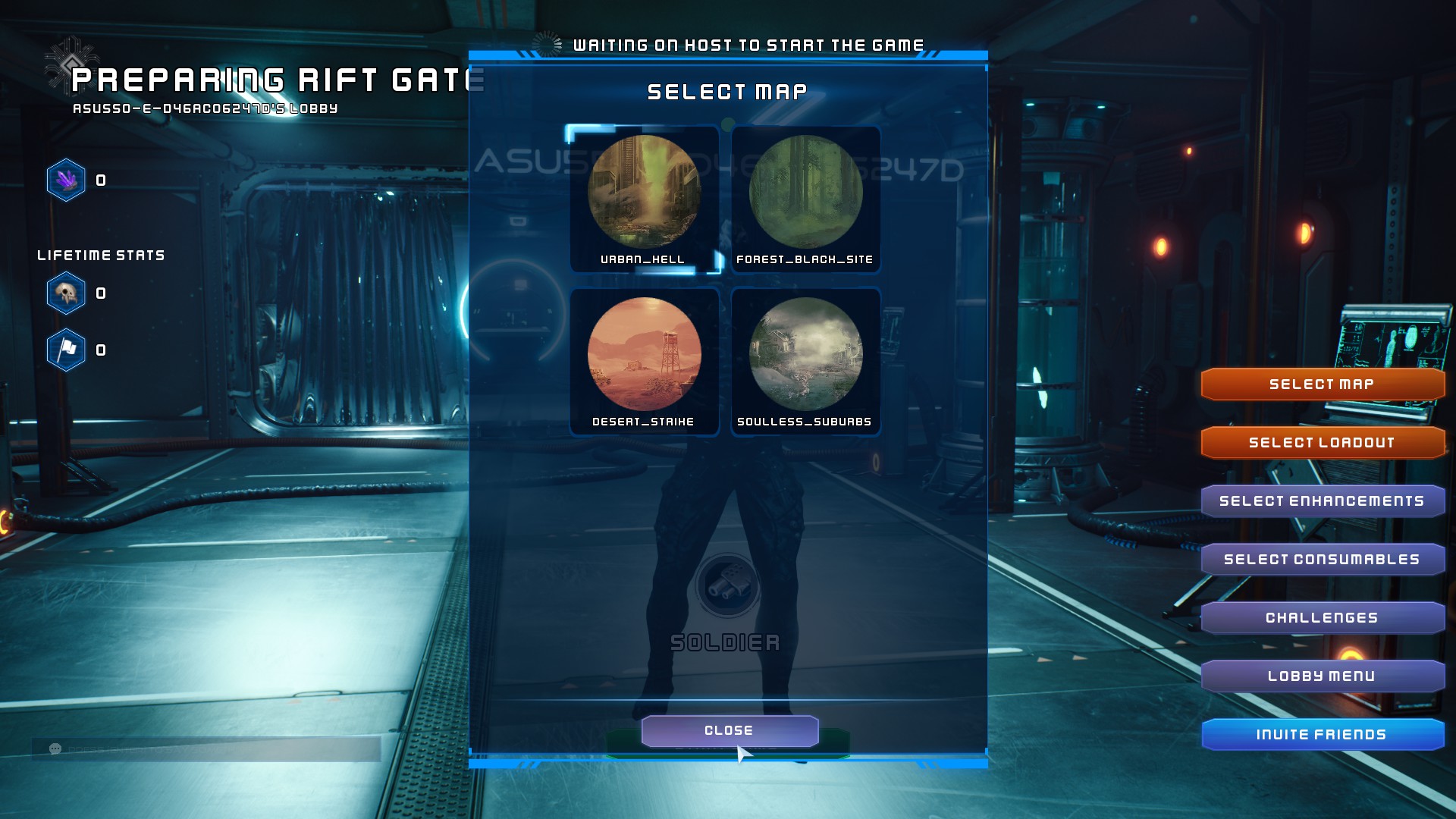
Task: Open the Select Map button
Action: [1322, 384]
